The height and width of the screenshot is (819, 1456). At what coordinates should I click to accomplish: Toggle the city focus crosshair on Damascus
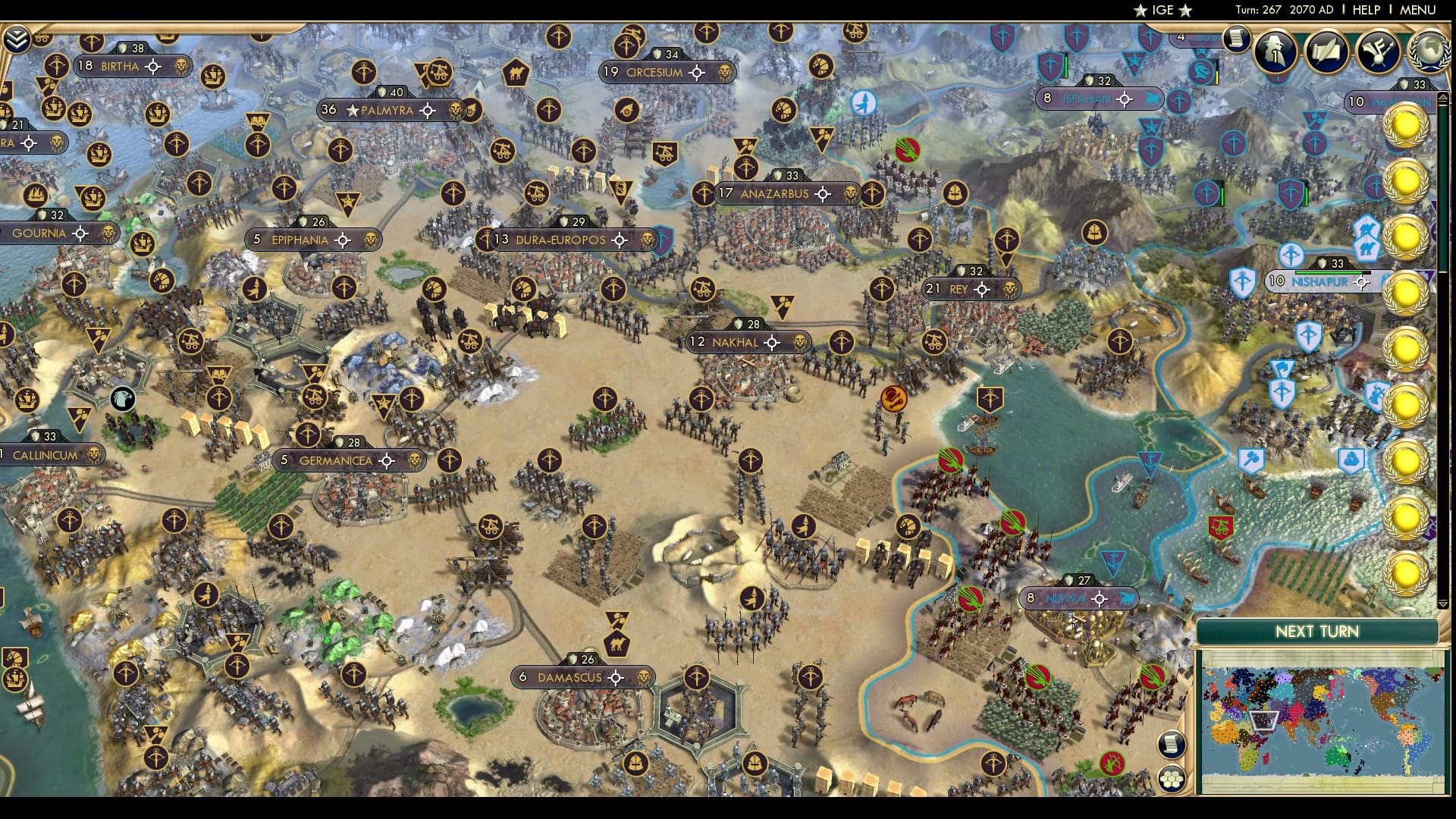coord(616,678)
